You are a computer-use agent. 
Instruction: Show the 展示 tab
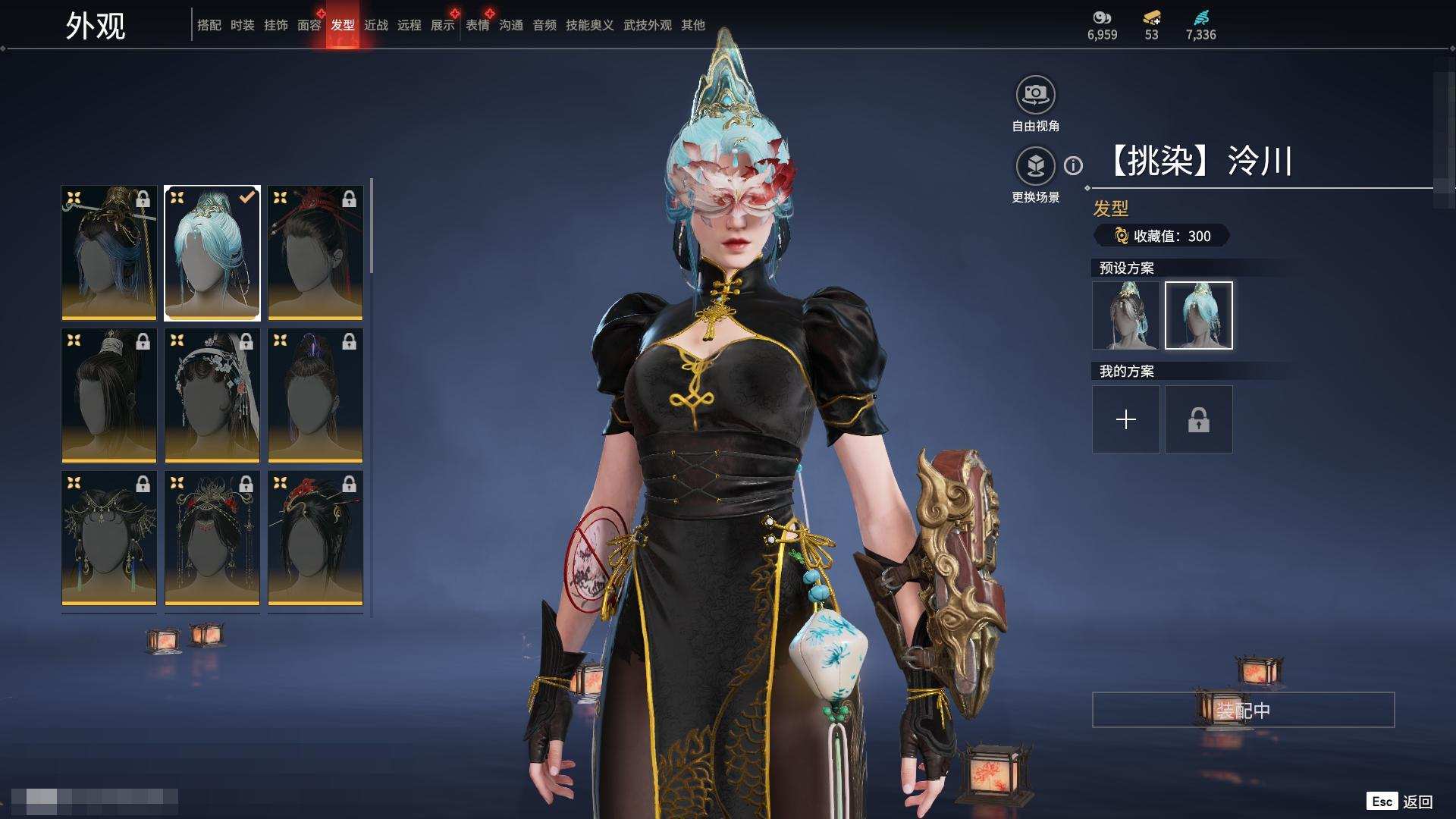click(442, 25)
